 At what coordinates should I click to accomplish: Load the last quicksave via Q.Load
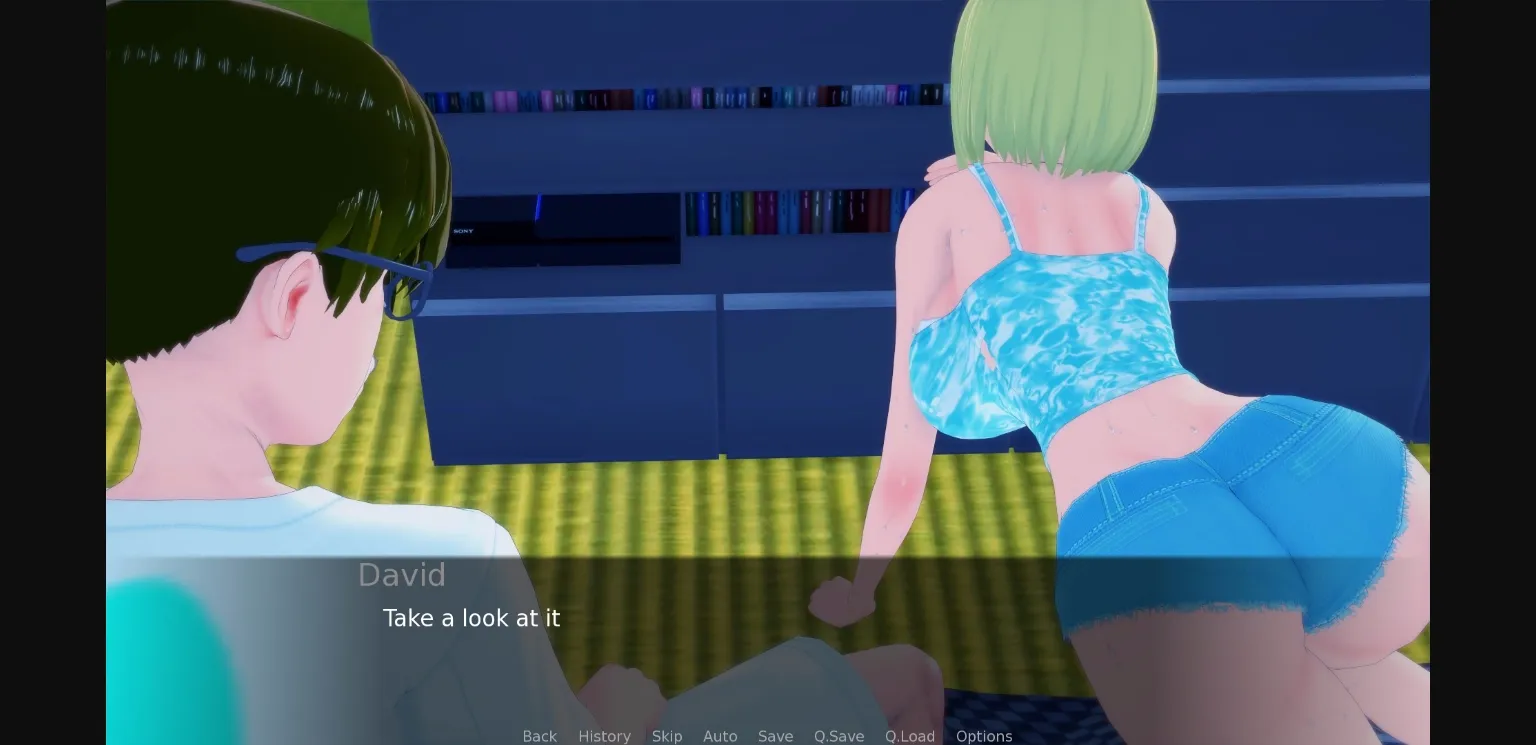coord(909,736)
